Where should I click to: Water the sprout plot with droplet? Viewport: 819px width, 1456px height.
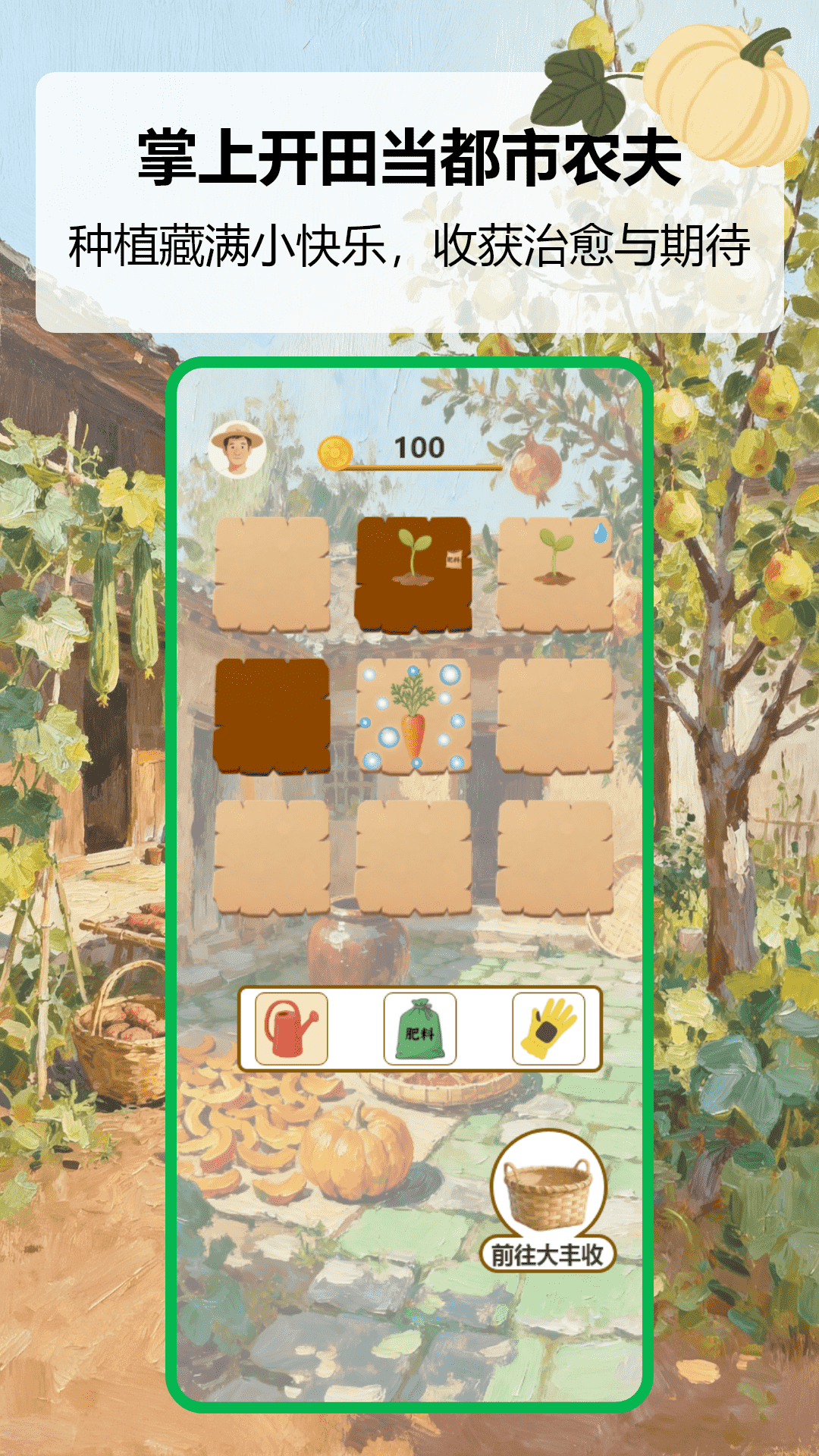tap(555, 574)
